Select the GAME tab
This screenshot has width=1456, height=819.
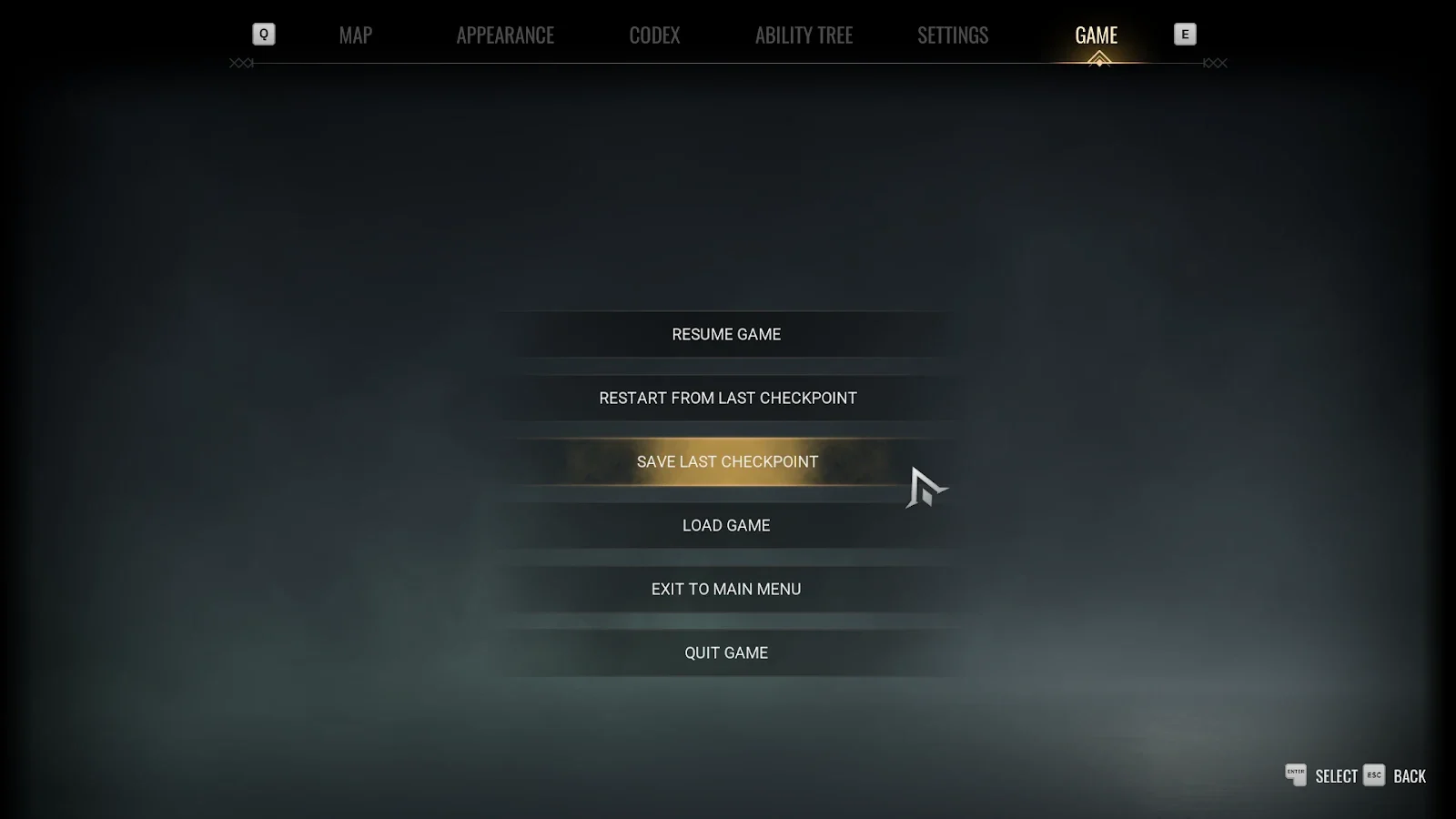(1096, 35)
